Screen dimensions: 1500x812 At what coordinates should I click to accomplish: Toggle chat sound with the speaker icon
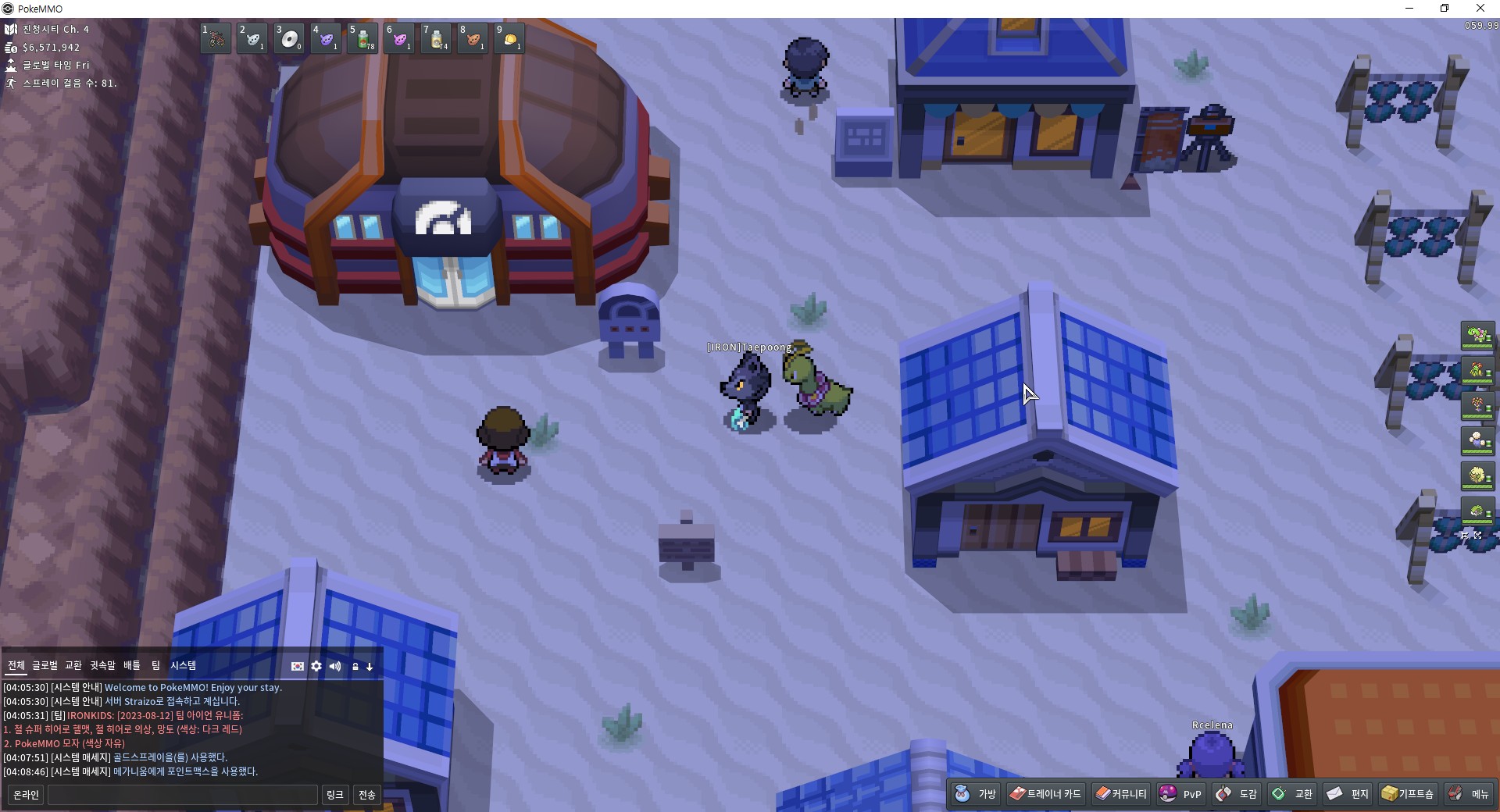point(335,666)
